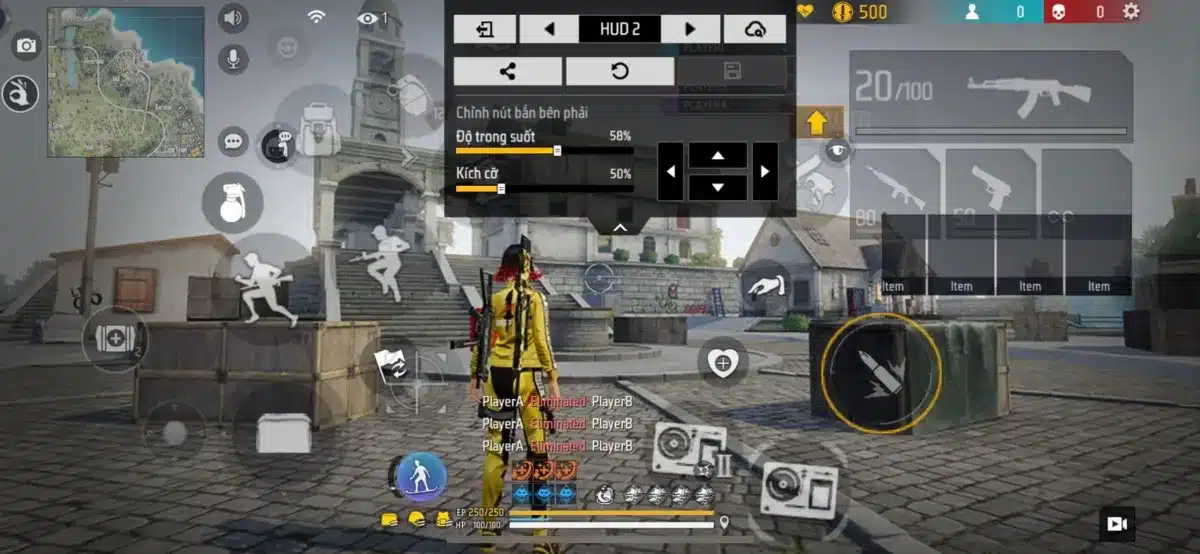Adjust the Độ trong suốt transparency slider
Viewport: 1200px width, 554px height.
[557, 151]
